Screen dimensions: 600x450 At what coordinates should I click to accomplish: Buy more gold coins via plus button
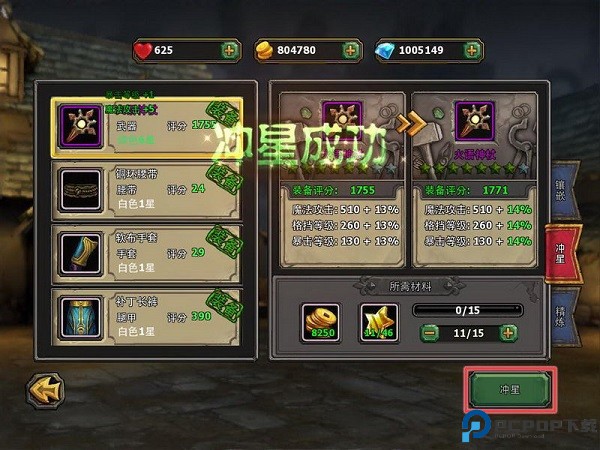coord(351,49)
